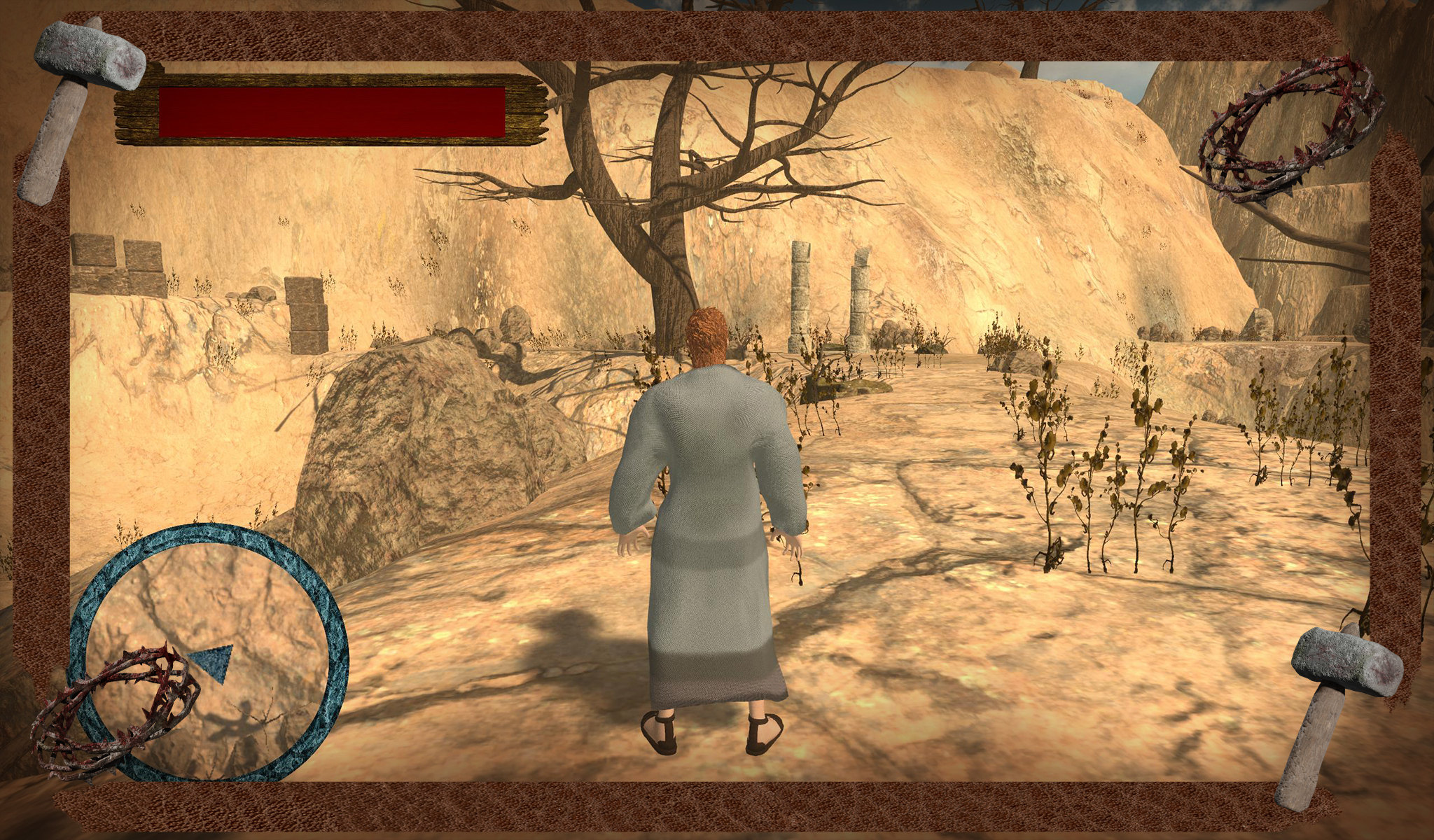
Task: Tap the blue circular joystick control
Action: click(209, 653)
